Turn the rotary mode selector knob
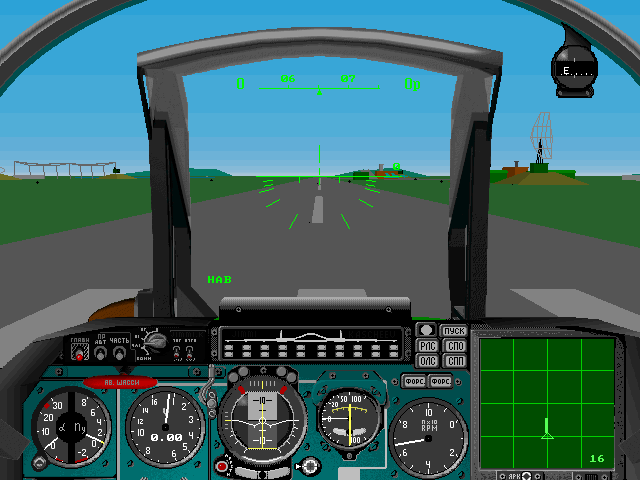640x480 pixels. (x=155, y=344)
